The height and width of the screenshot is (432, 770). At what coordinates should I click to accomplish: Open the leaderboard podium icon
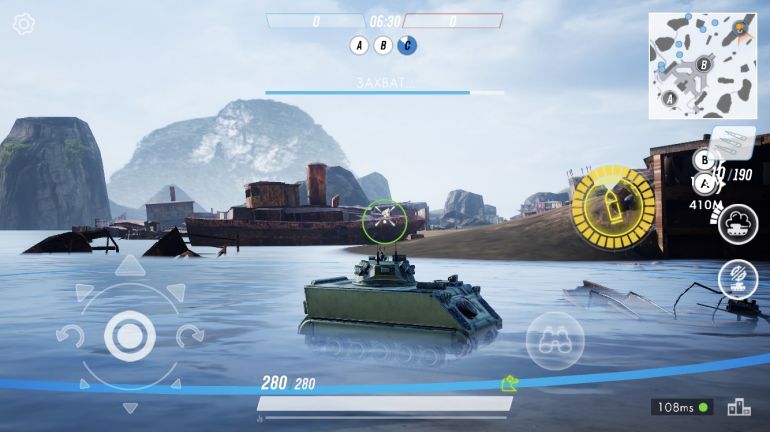(x=738, y=407)
